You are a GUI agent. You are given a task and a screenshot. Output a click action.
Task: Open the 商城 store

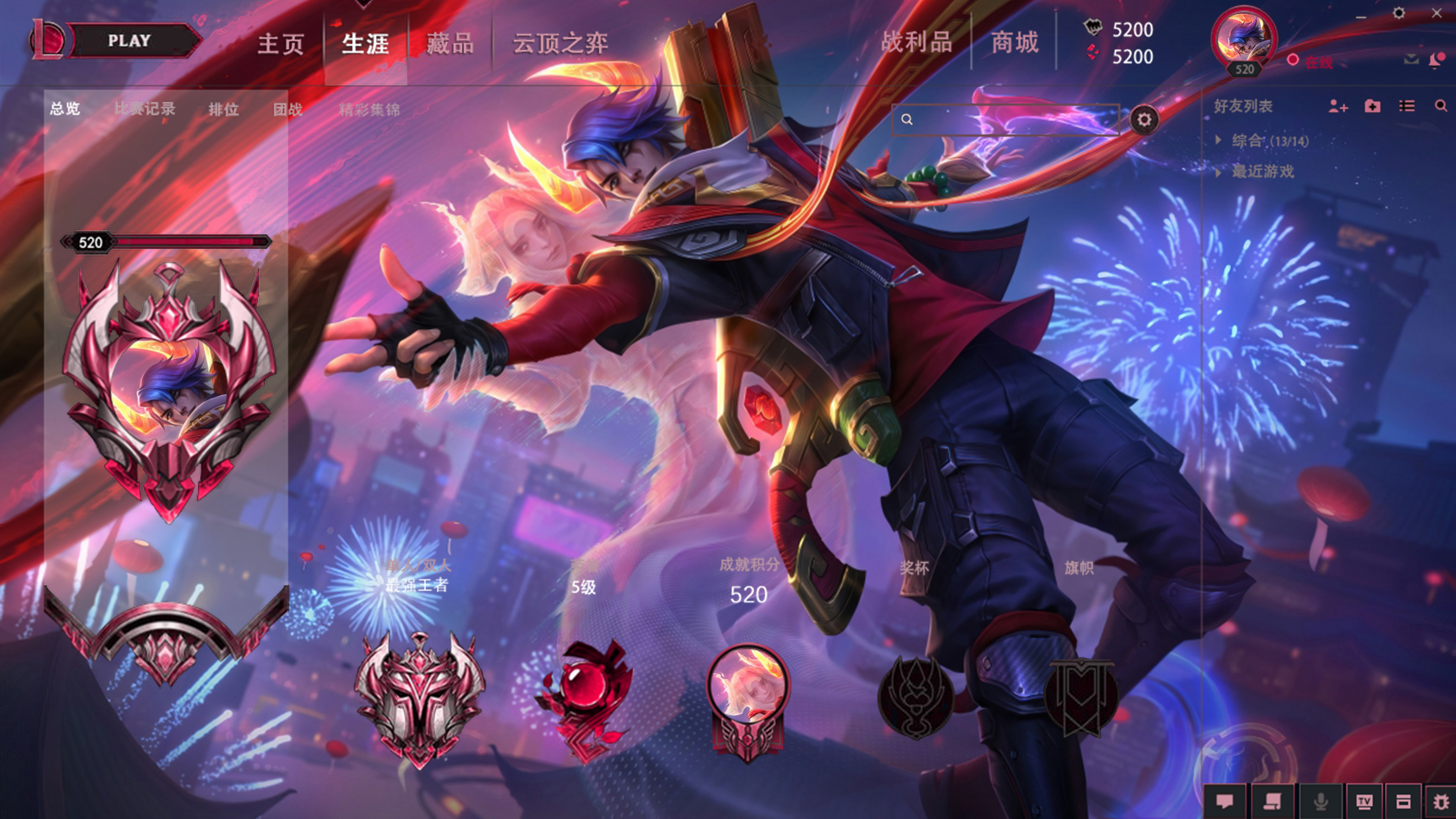tap(1015, 42)
